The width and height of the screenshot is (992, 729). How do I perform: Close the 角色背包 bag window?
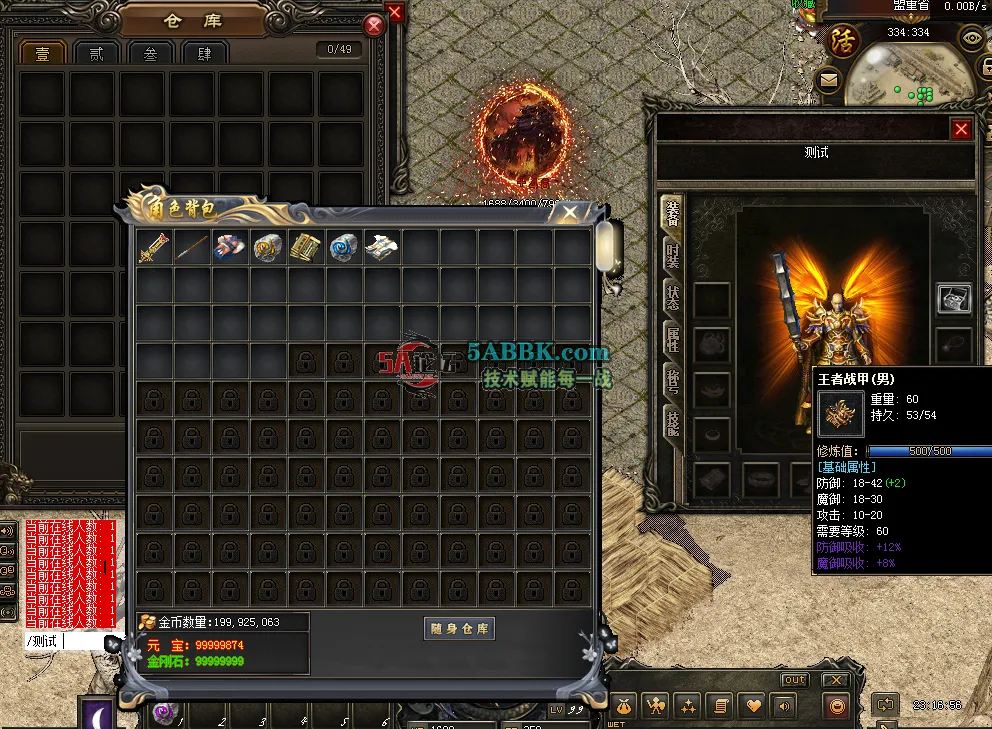pyautogui.click(x=570, y=212)
